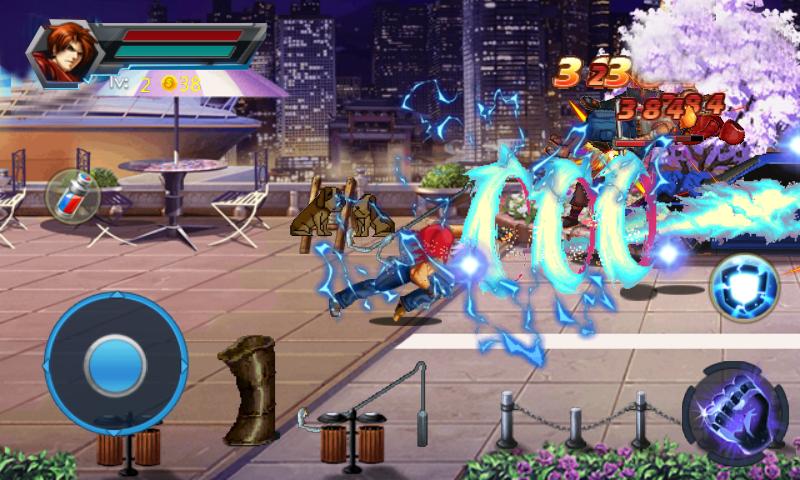Click the virtual joystick knob
The width and height of the screenshot is (800, 480).
116,365
